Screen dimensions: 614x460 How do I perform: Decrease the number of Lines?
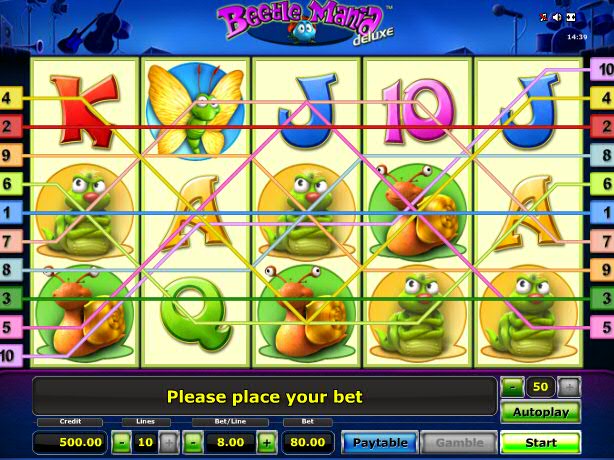click(x=121, y=442)
